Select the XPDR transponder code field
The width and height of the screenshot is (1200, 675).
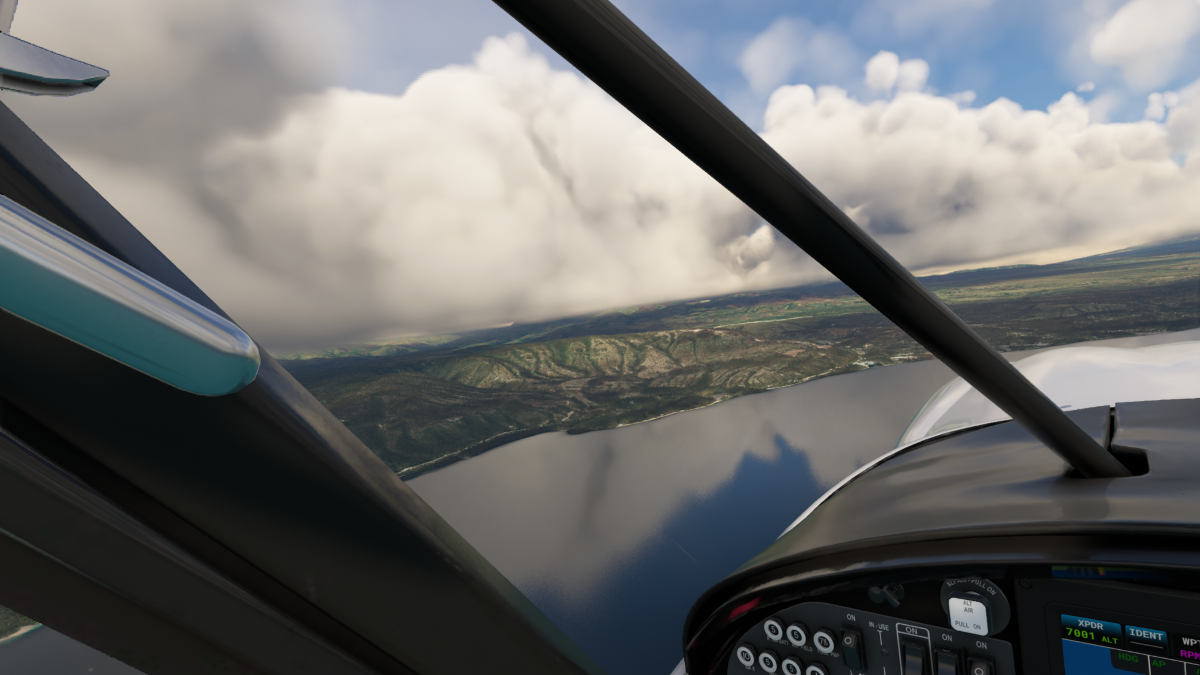click(x=1090, y=632)
